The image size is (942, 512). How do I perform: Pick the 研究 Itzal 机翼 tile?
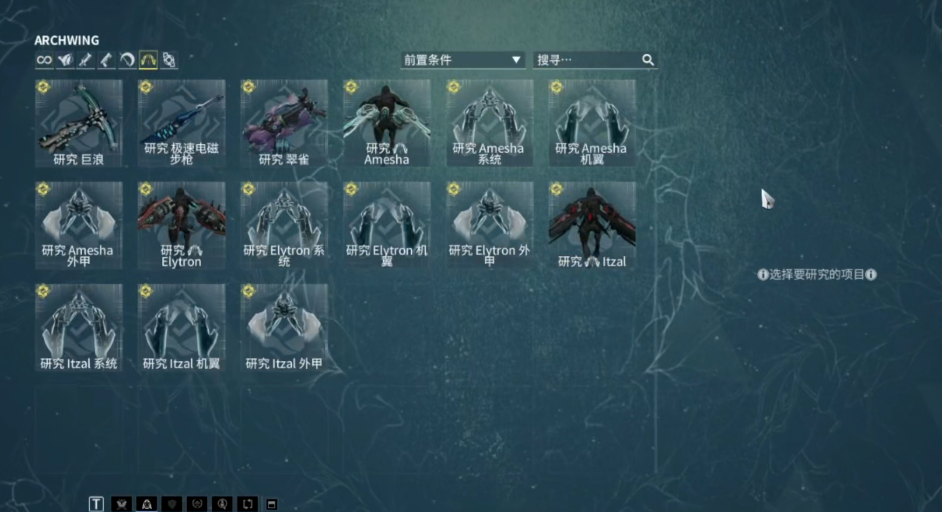click(182, 328)
